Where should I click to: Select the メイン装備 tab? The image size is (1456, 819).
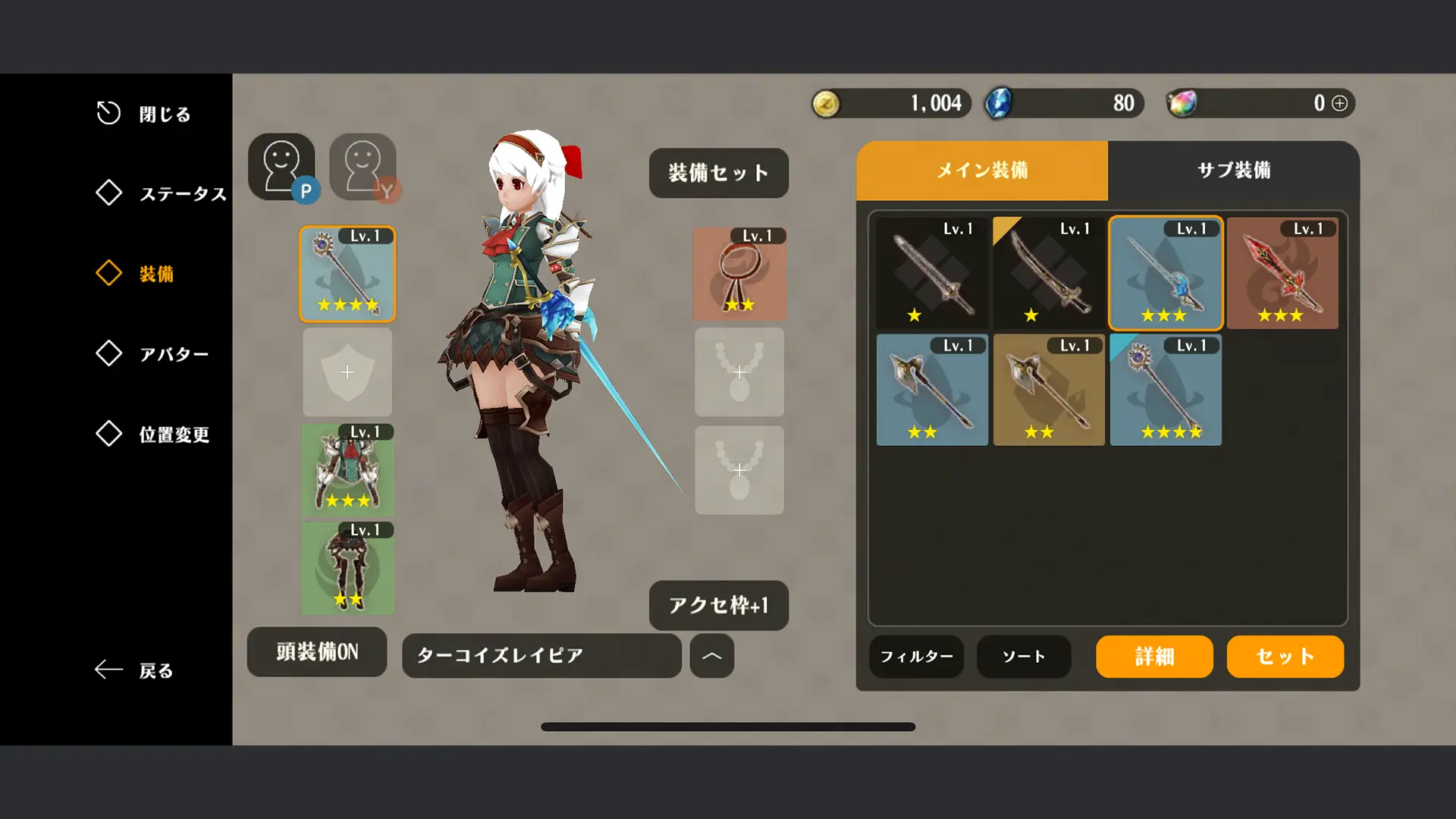coord(981,171)
